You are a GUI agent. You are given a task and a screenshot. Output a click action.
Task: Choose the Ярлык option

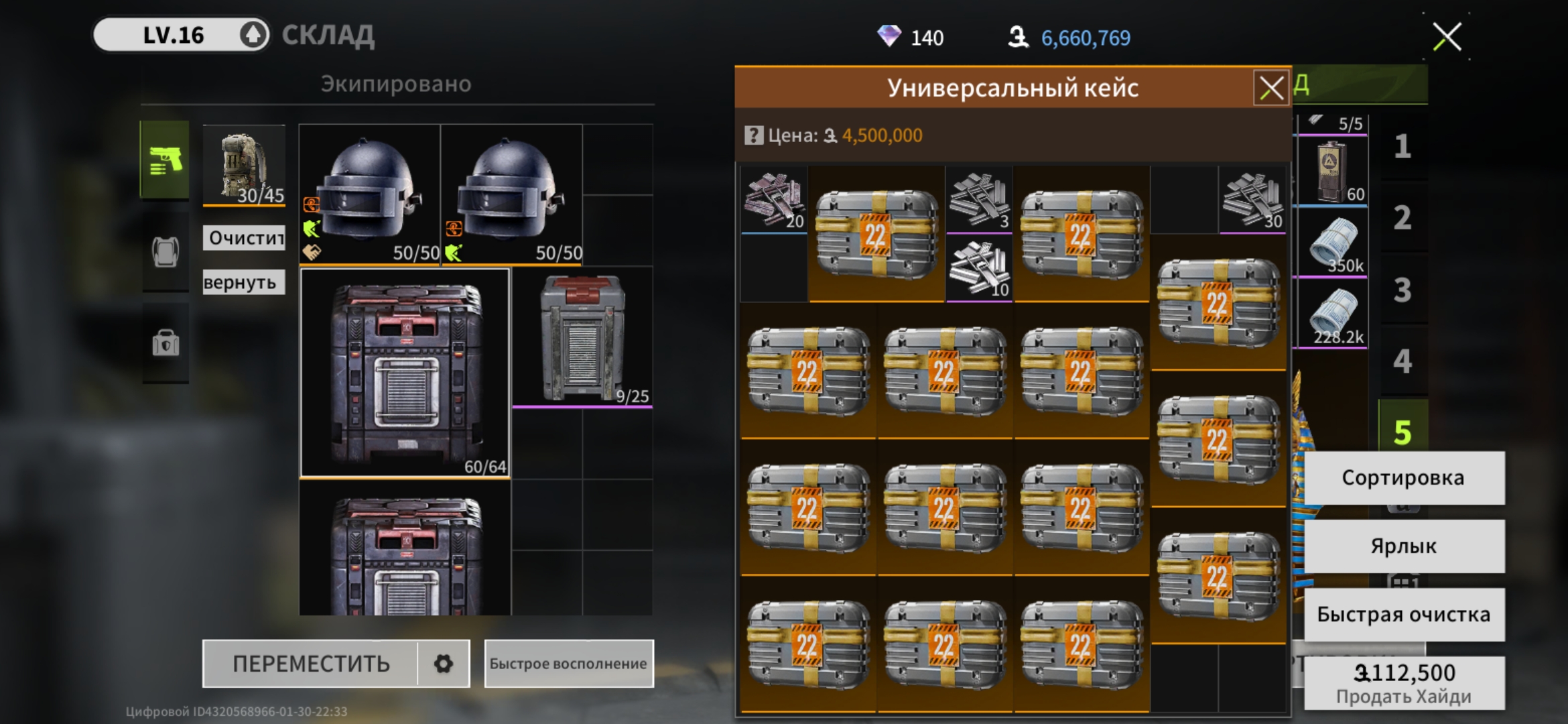pyautogui.click(x=1403, y=546)
